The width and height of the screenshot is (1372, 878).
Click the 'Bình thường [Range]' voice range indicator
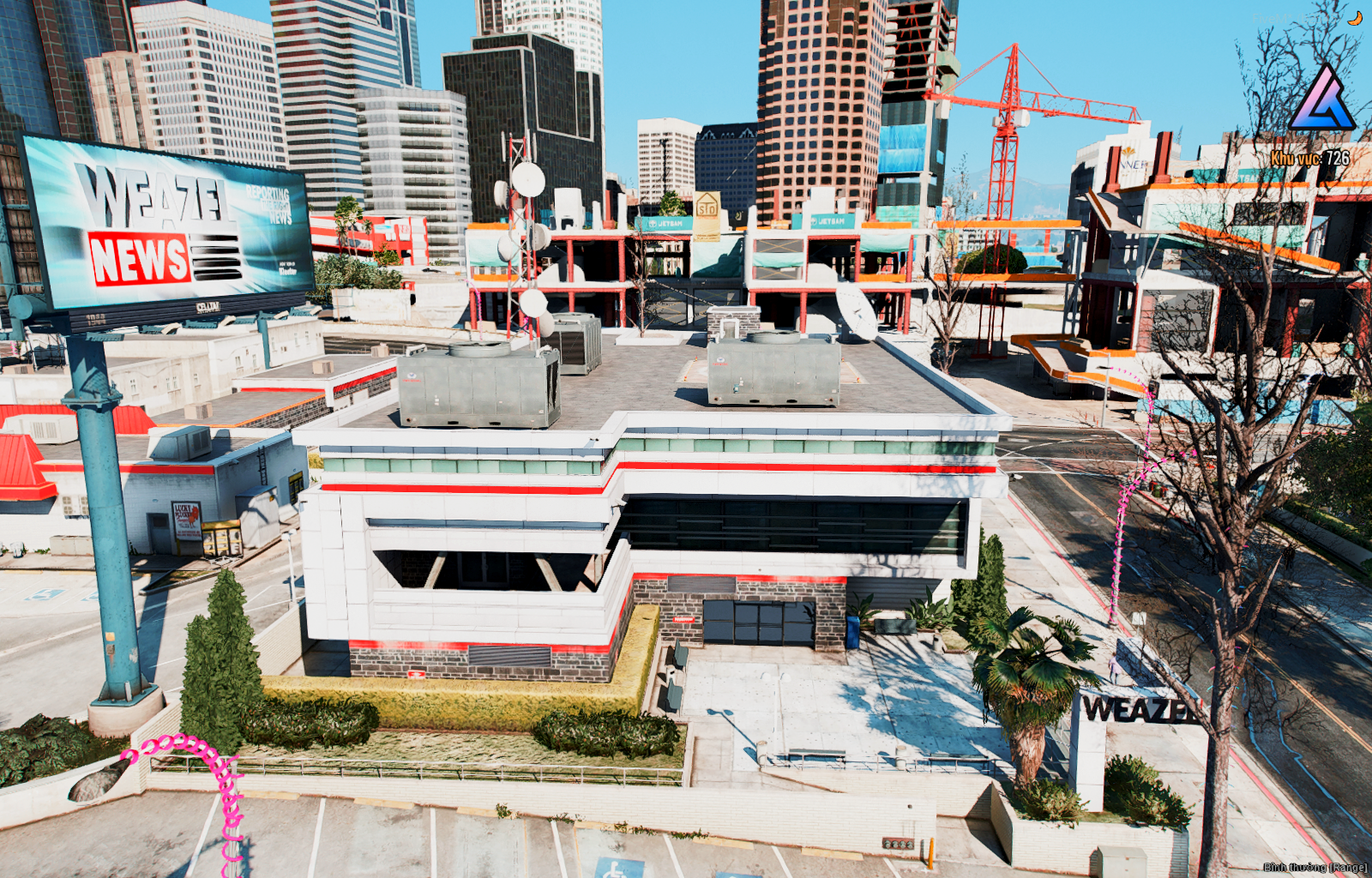1315,868
